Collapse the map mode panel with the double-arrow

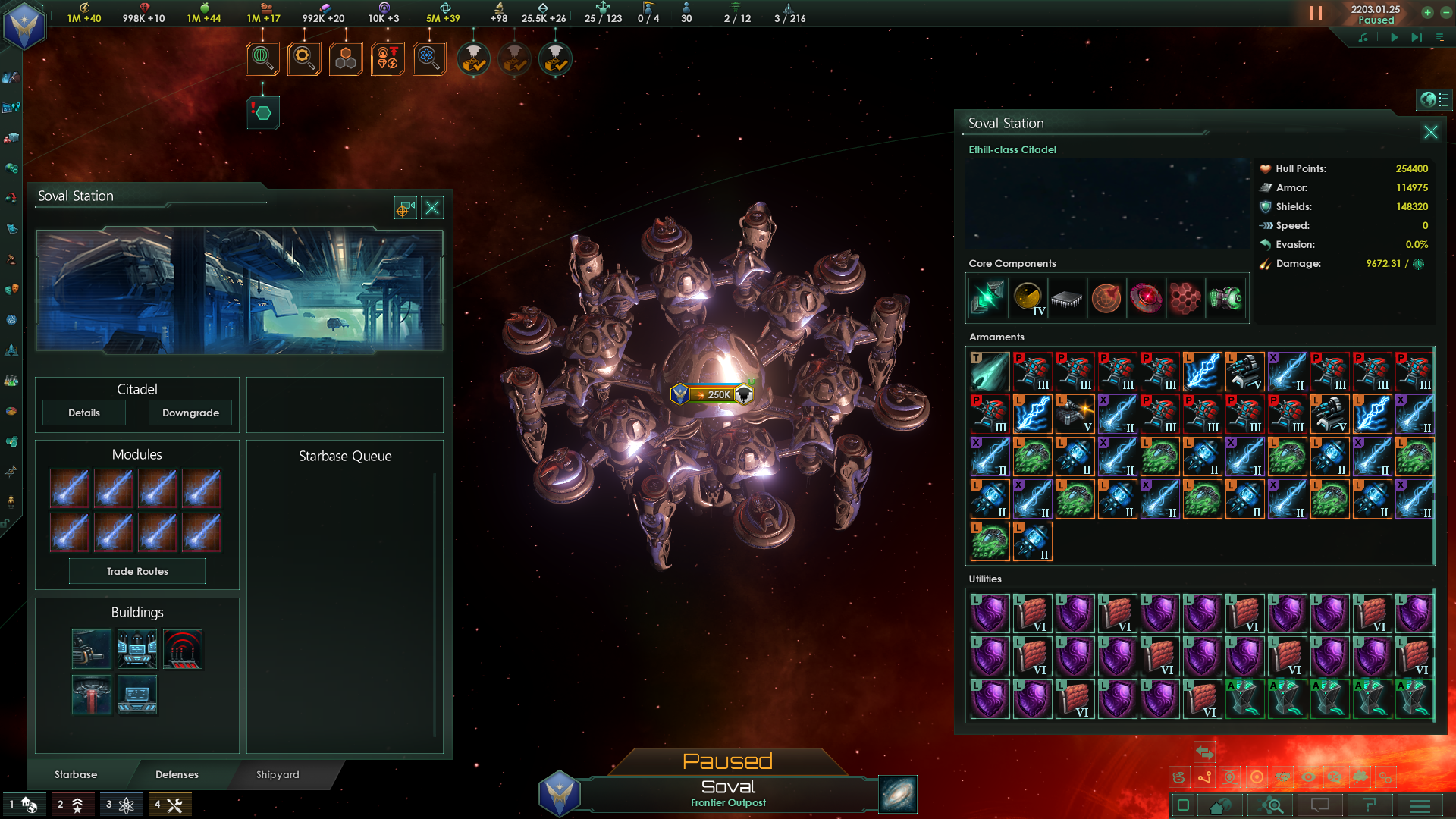click(1205, 752)
